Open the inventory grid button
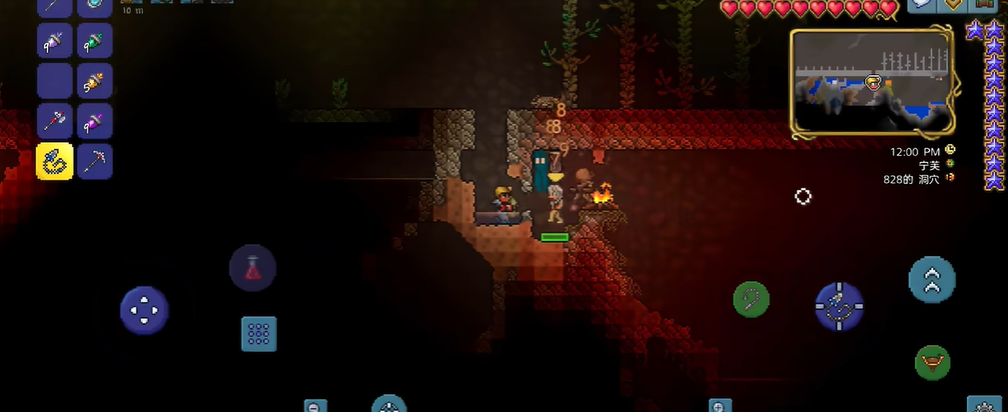 pyautogui.click(x=259, y=334)
